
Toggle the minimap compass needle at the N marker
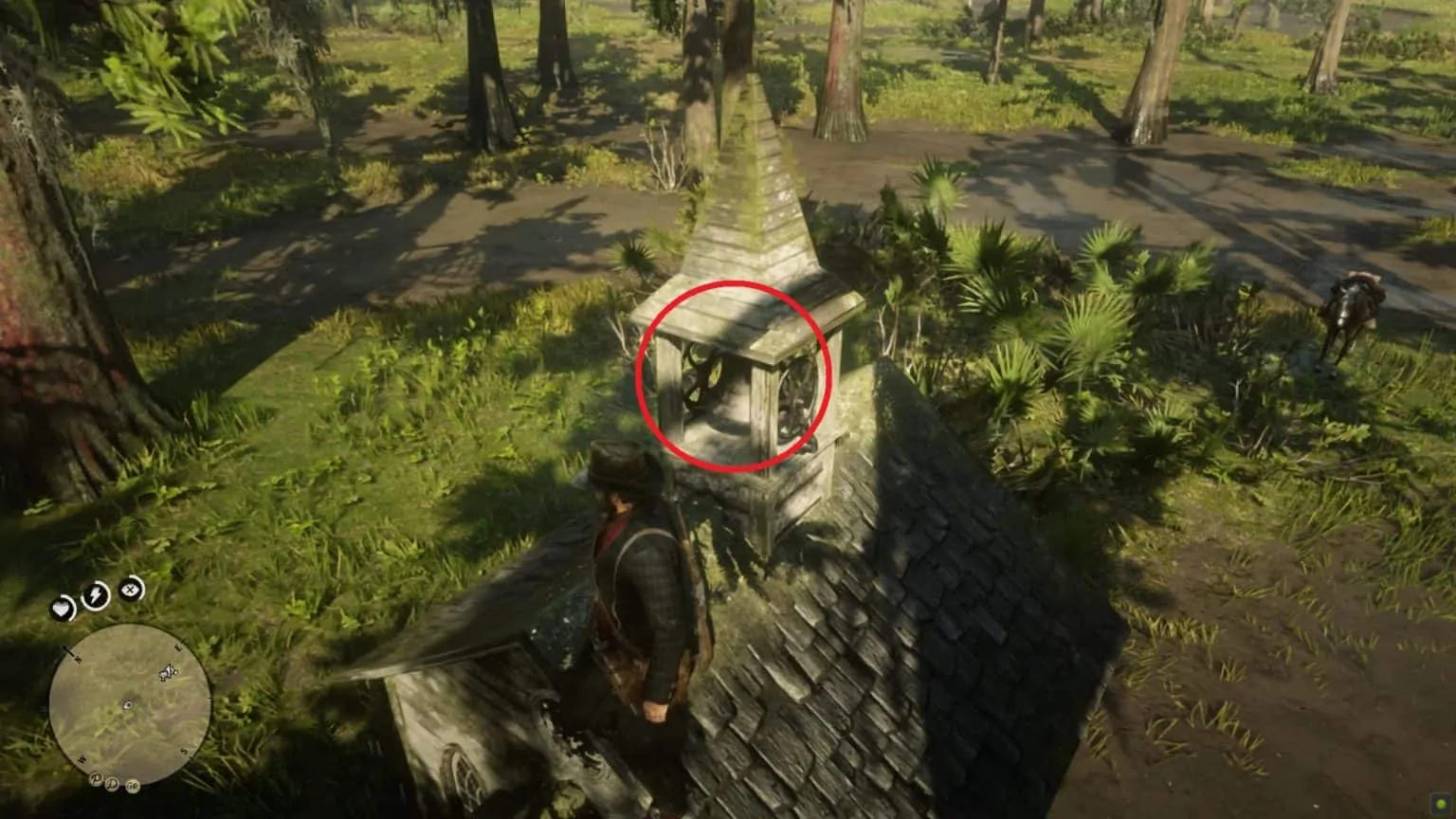tap(71, 652)
